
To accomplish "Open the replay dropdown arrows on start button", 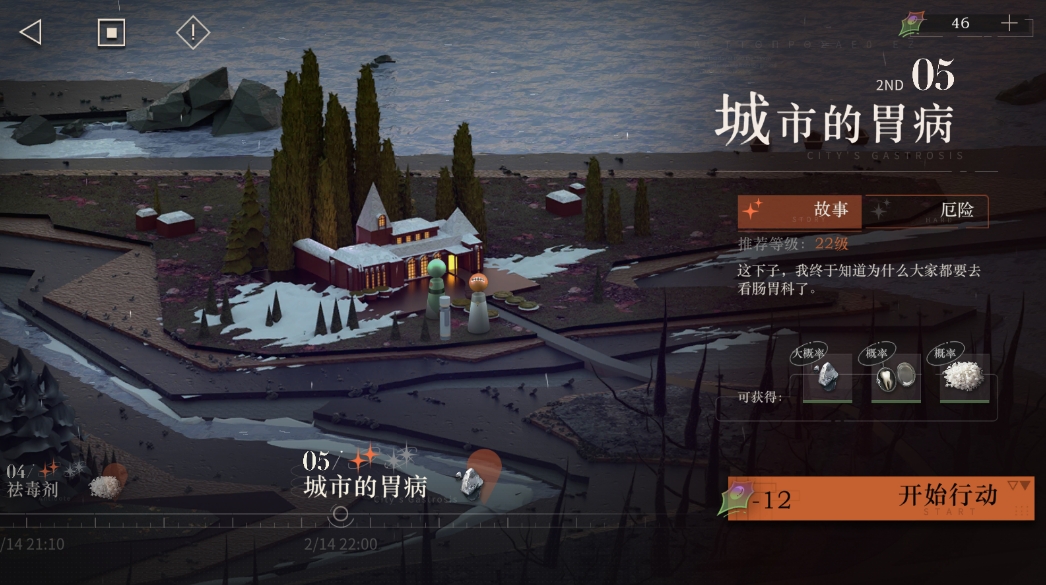I will [x=1018, y=487].
